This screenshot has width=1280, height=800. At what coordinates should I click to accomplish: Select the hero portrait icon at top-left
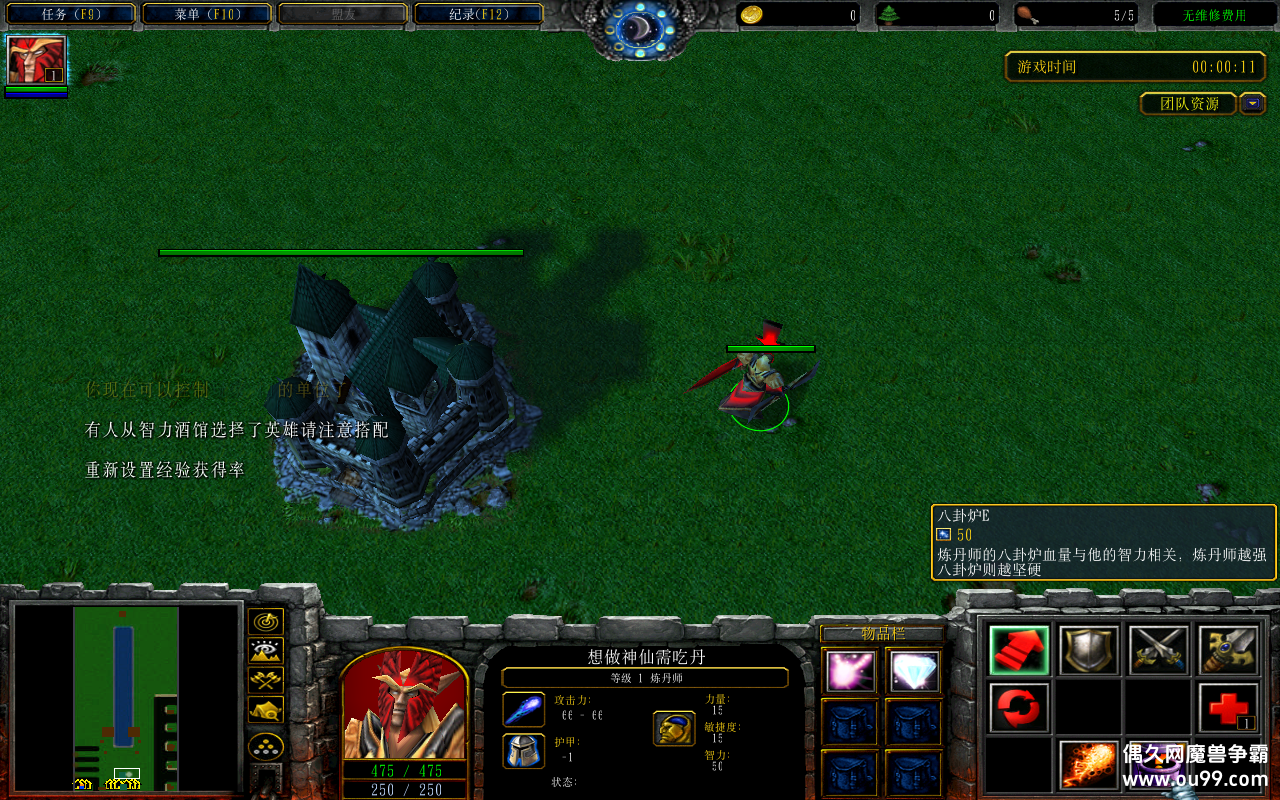[x=36, y=60]
